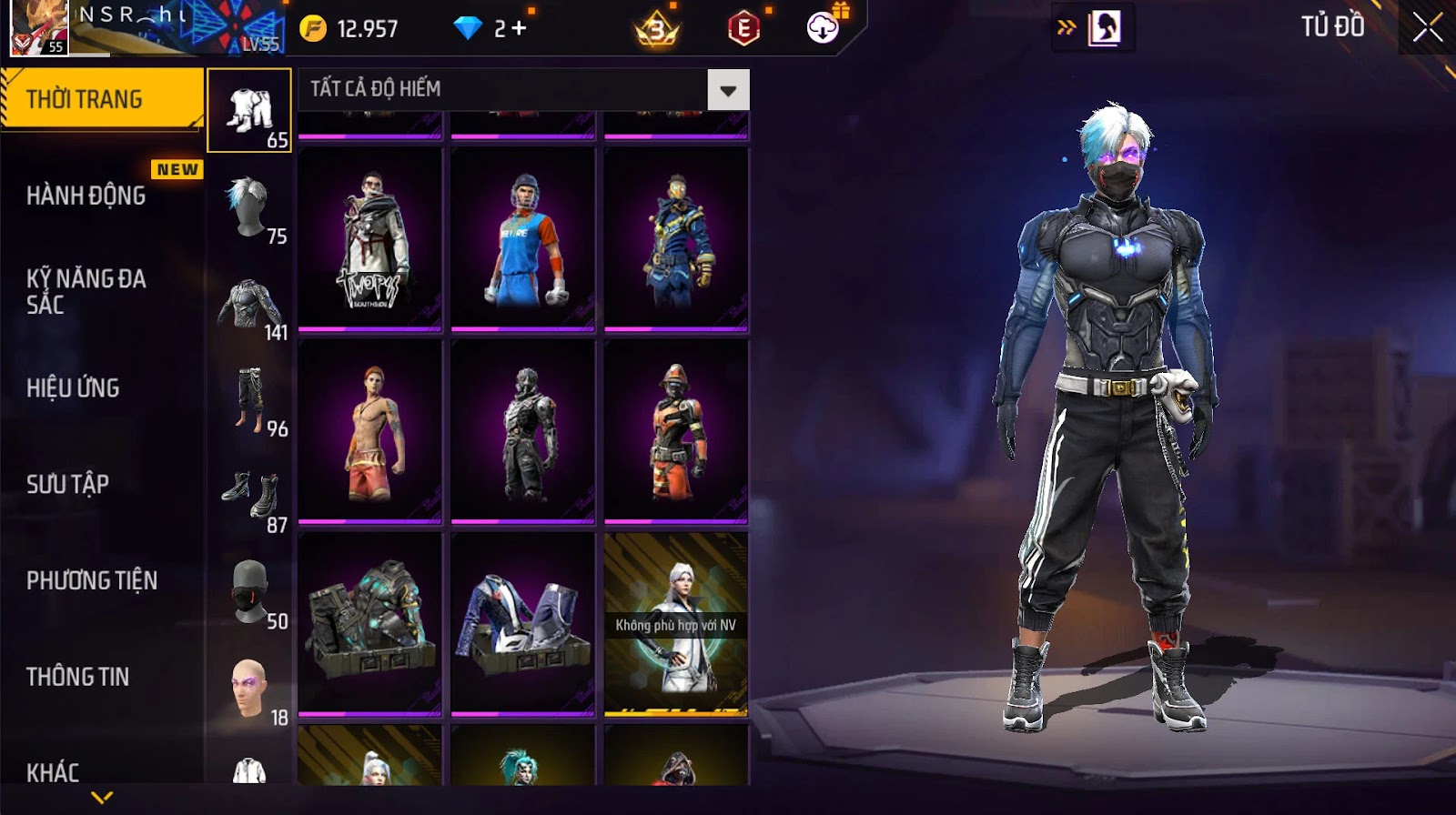The width and height of the screenshot is (1456, 815).
Task: Open the Tất Cả Độ Hiếm dropdown
Action: pos(728,90)
